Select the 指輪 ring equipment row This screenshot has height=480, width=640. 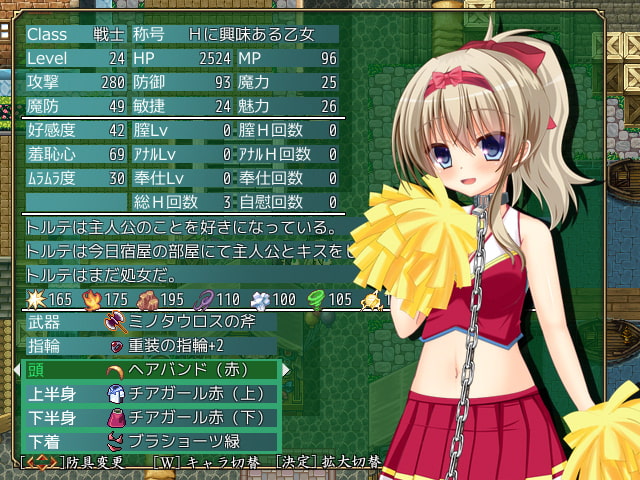(150, 346)
